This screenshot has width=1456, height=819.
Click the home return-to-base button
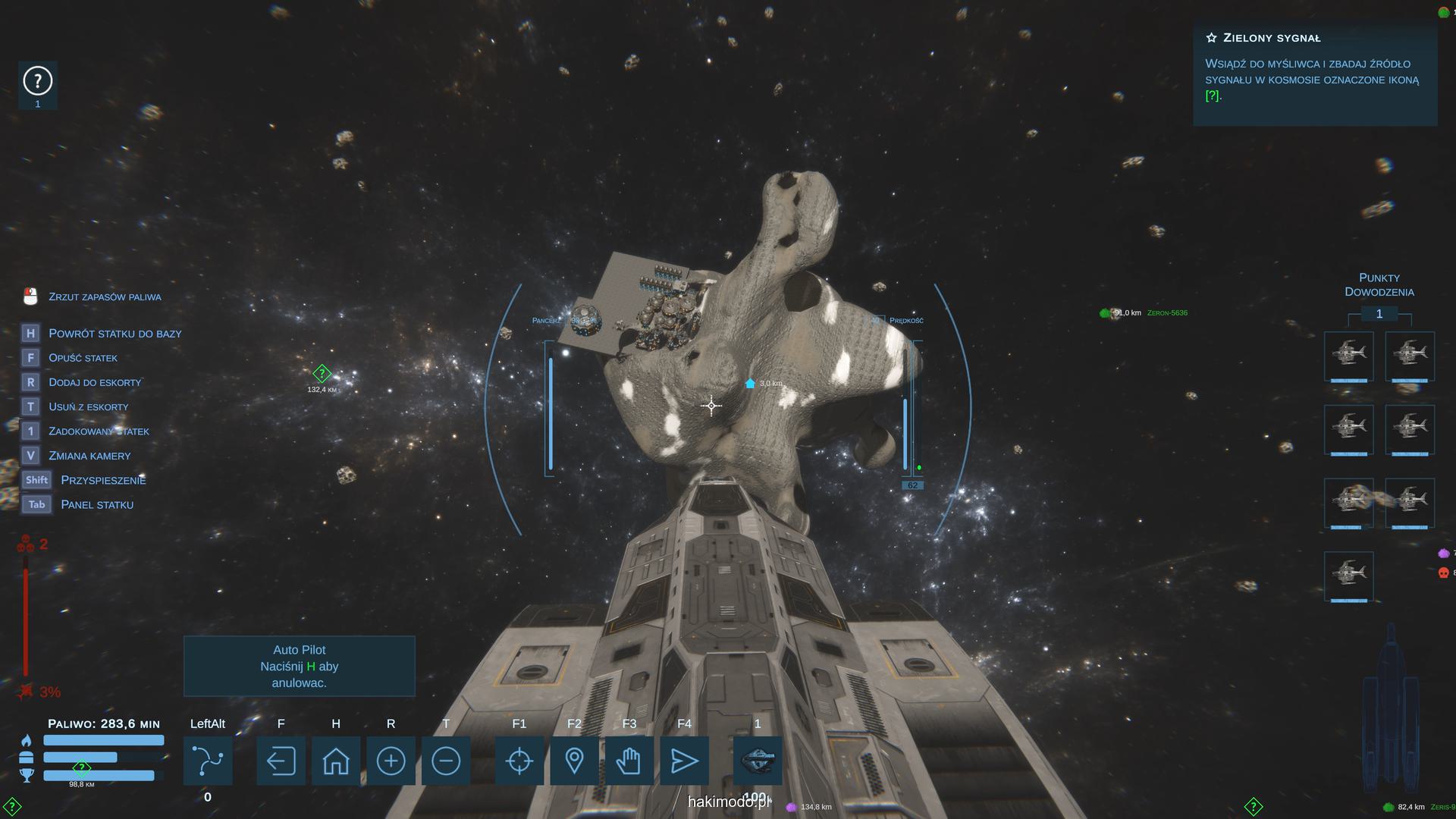(x=336, y=761)
